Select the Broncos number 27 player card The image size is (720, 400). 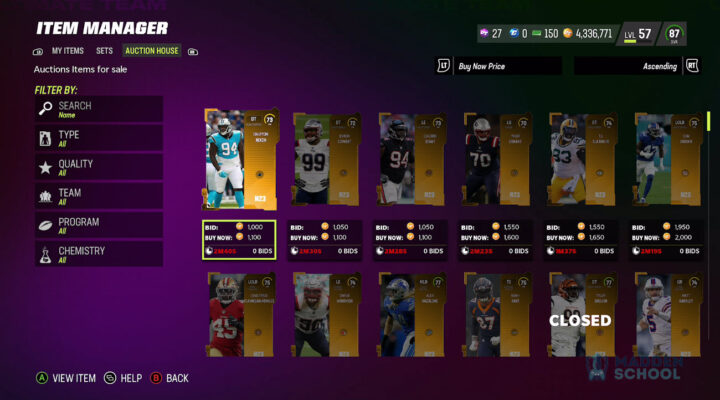(x=496, y=313)
